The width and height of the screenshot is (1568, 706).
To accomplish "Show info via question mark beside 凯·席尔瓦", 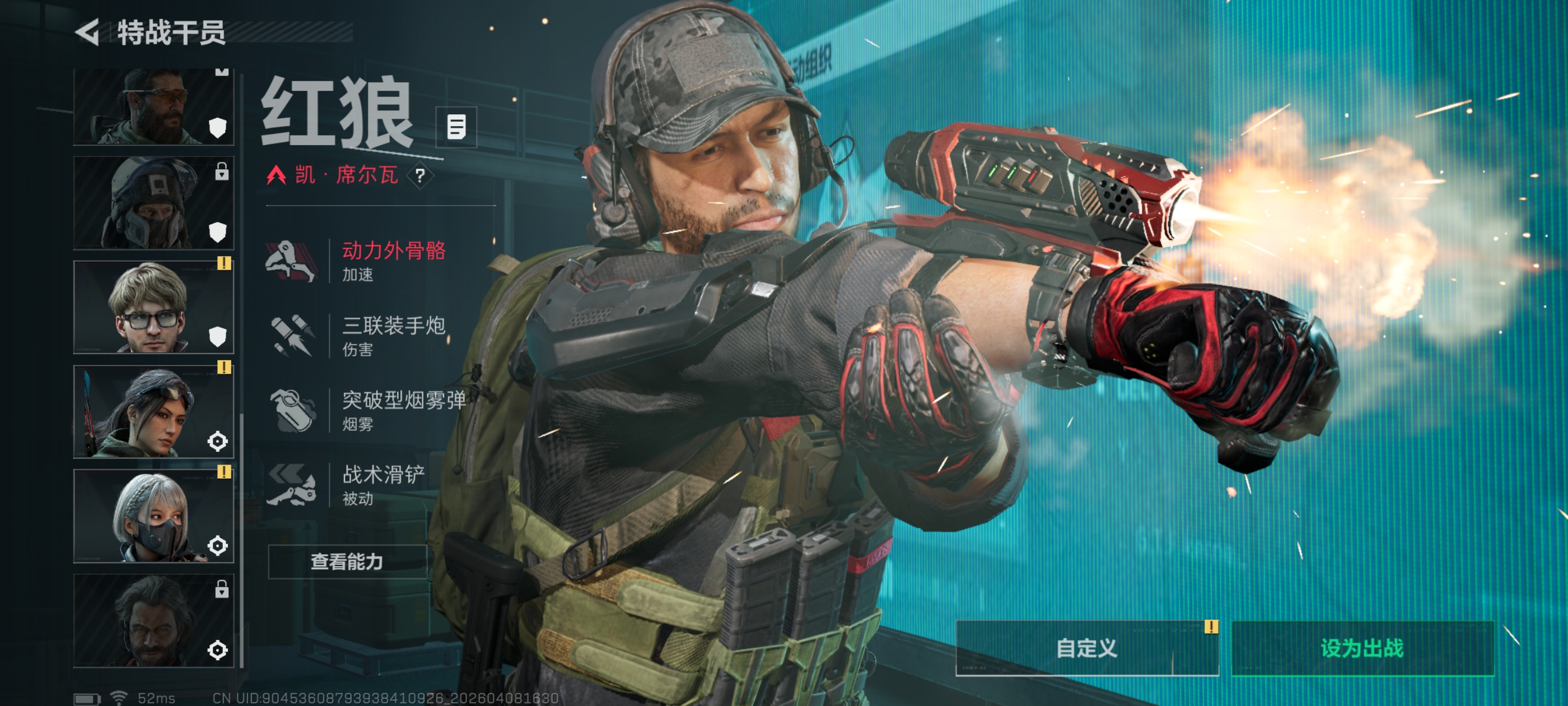I will (x=420, y=176).
